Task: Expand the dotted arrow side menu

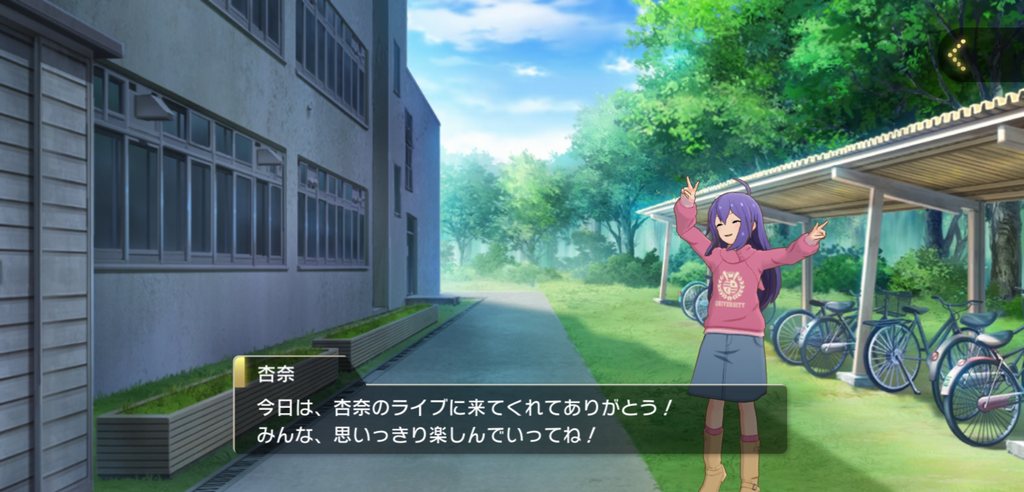Action: 958,56
